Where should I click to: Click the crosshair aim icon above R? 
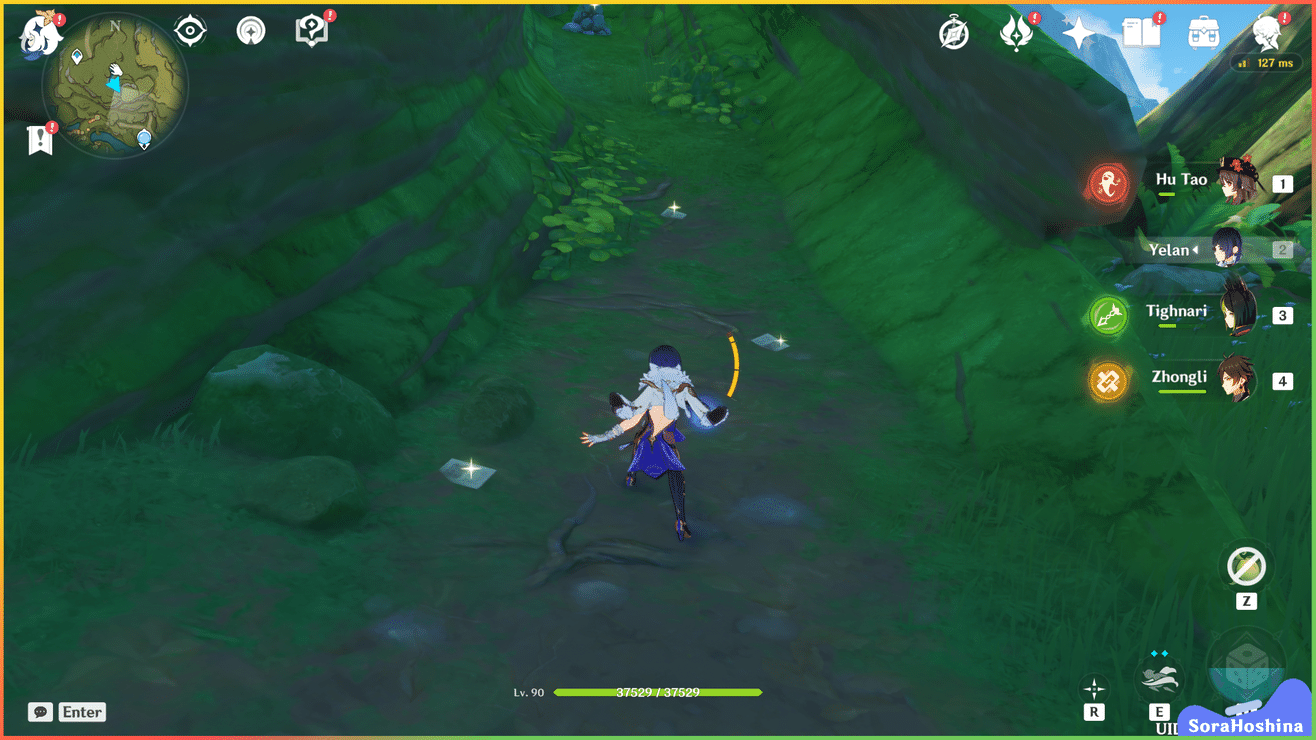coord(1094,687)
